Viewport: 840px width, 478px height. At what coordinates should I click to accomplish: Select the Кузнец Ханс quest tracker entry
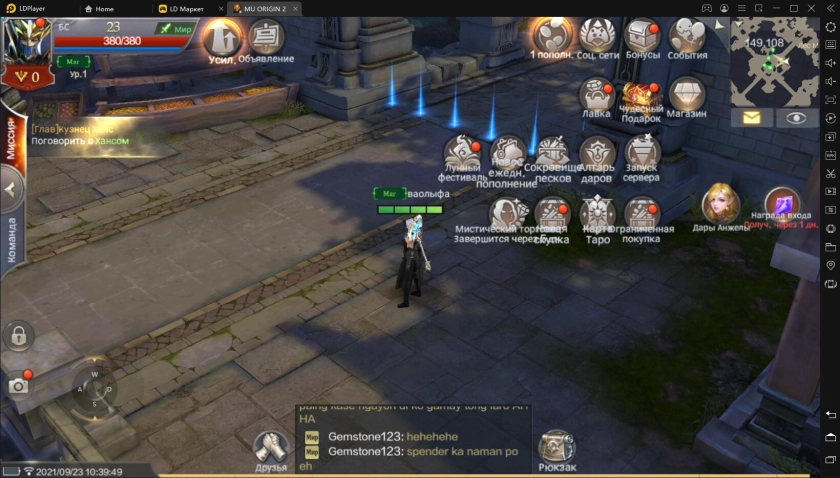(x=80, y=135)
